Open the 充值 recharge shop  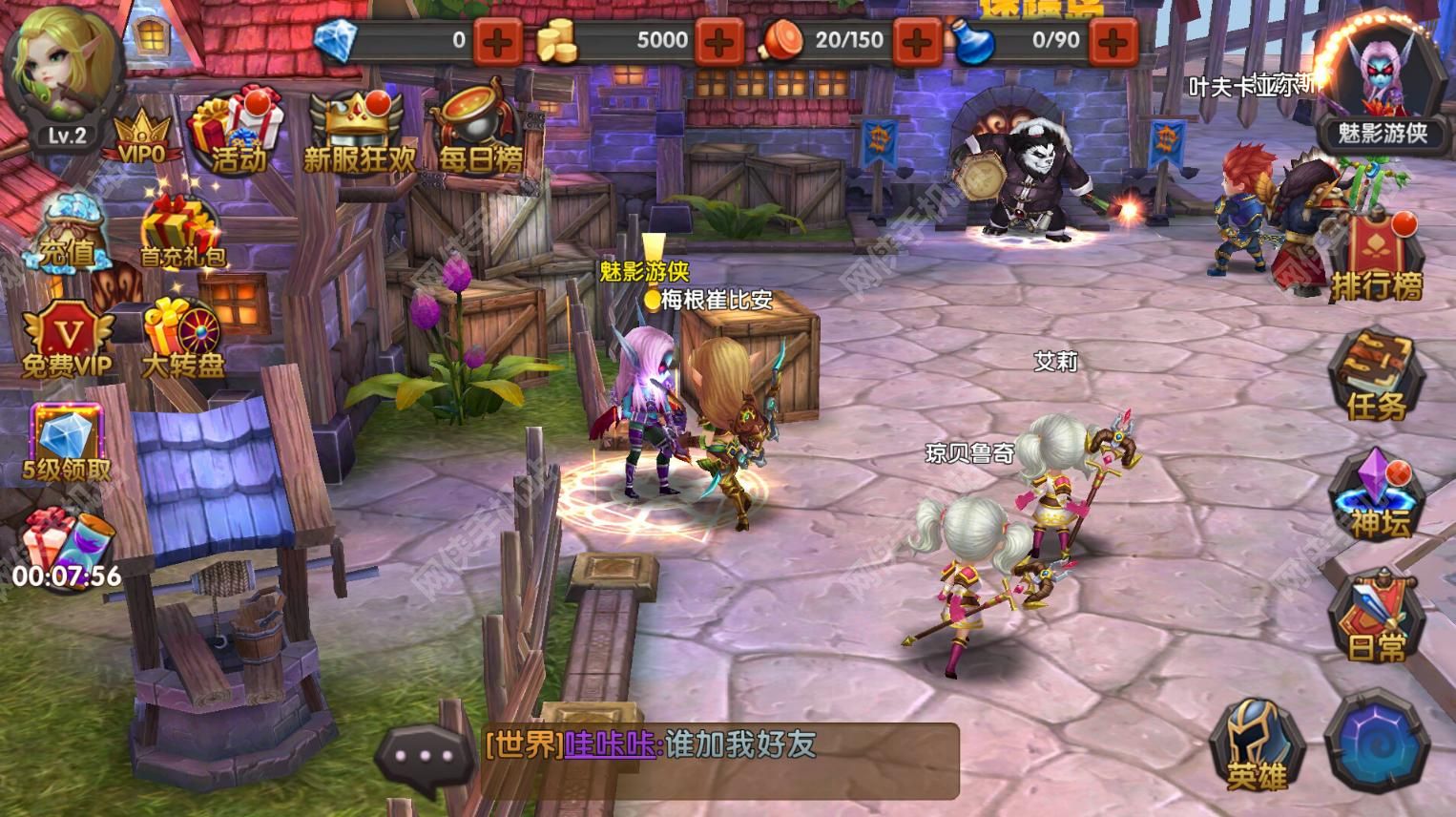tap(67, 234)
